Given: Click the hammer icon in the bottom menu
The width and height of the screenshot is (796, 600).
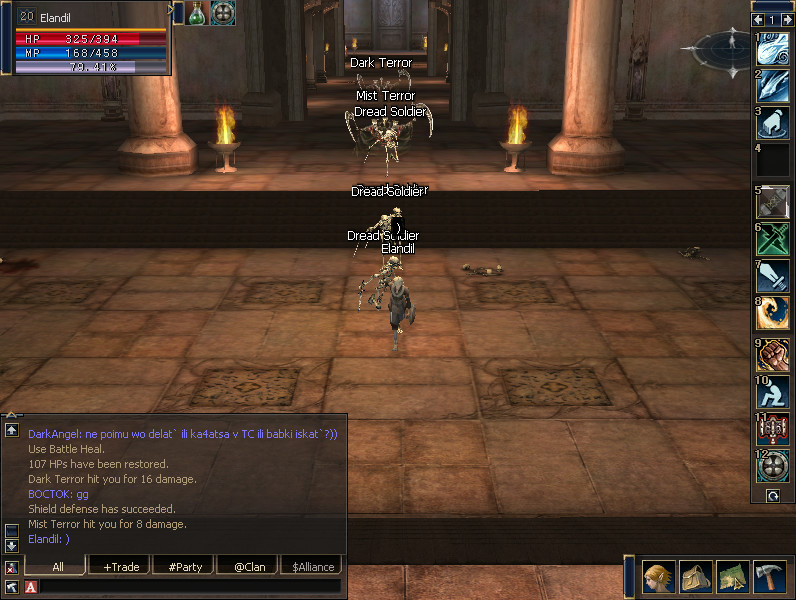Looking at the screenshot, I should 770,578.
